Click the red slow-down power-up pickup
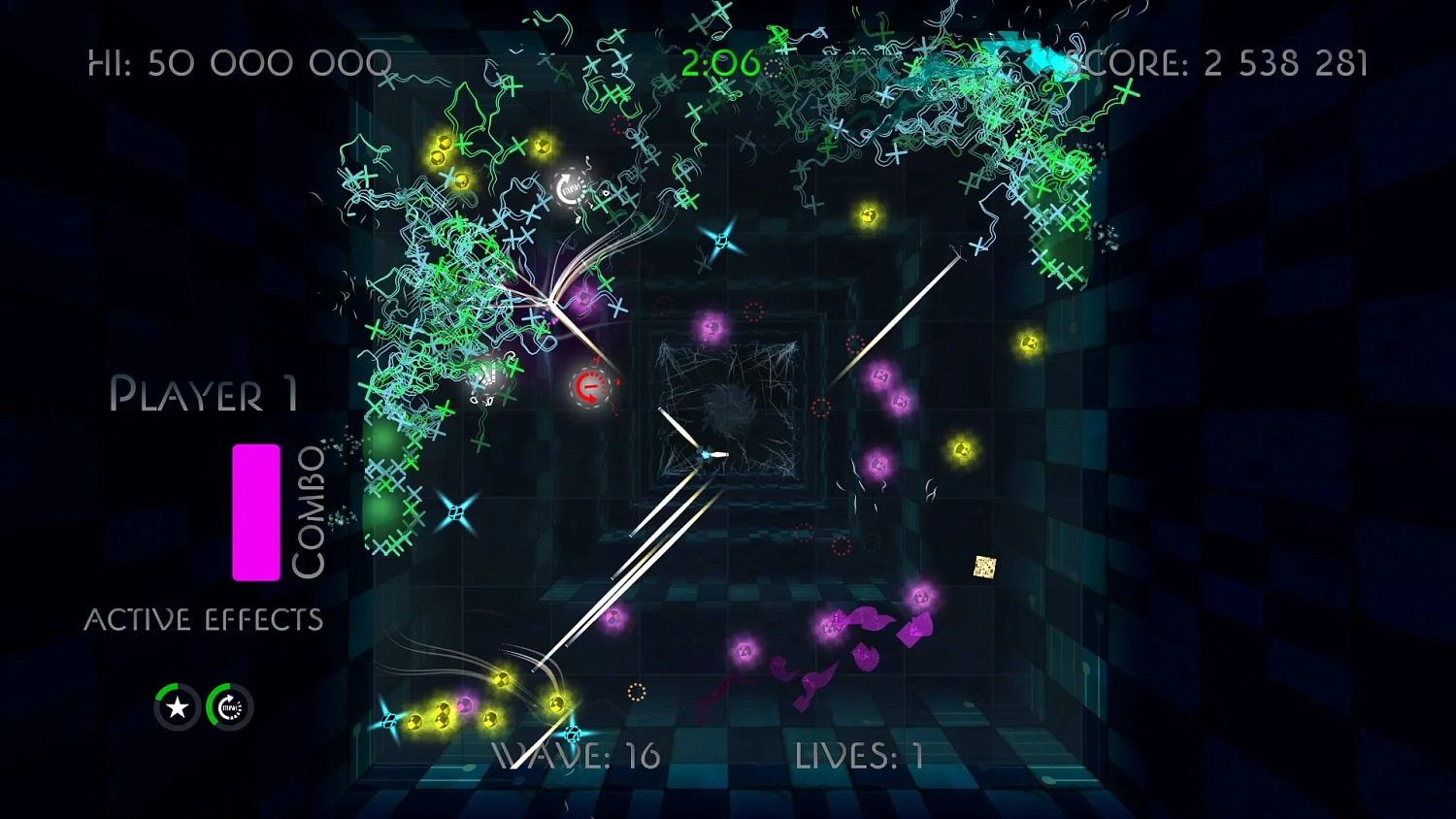 (x=589, y=387)
